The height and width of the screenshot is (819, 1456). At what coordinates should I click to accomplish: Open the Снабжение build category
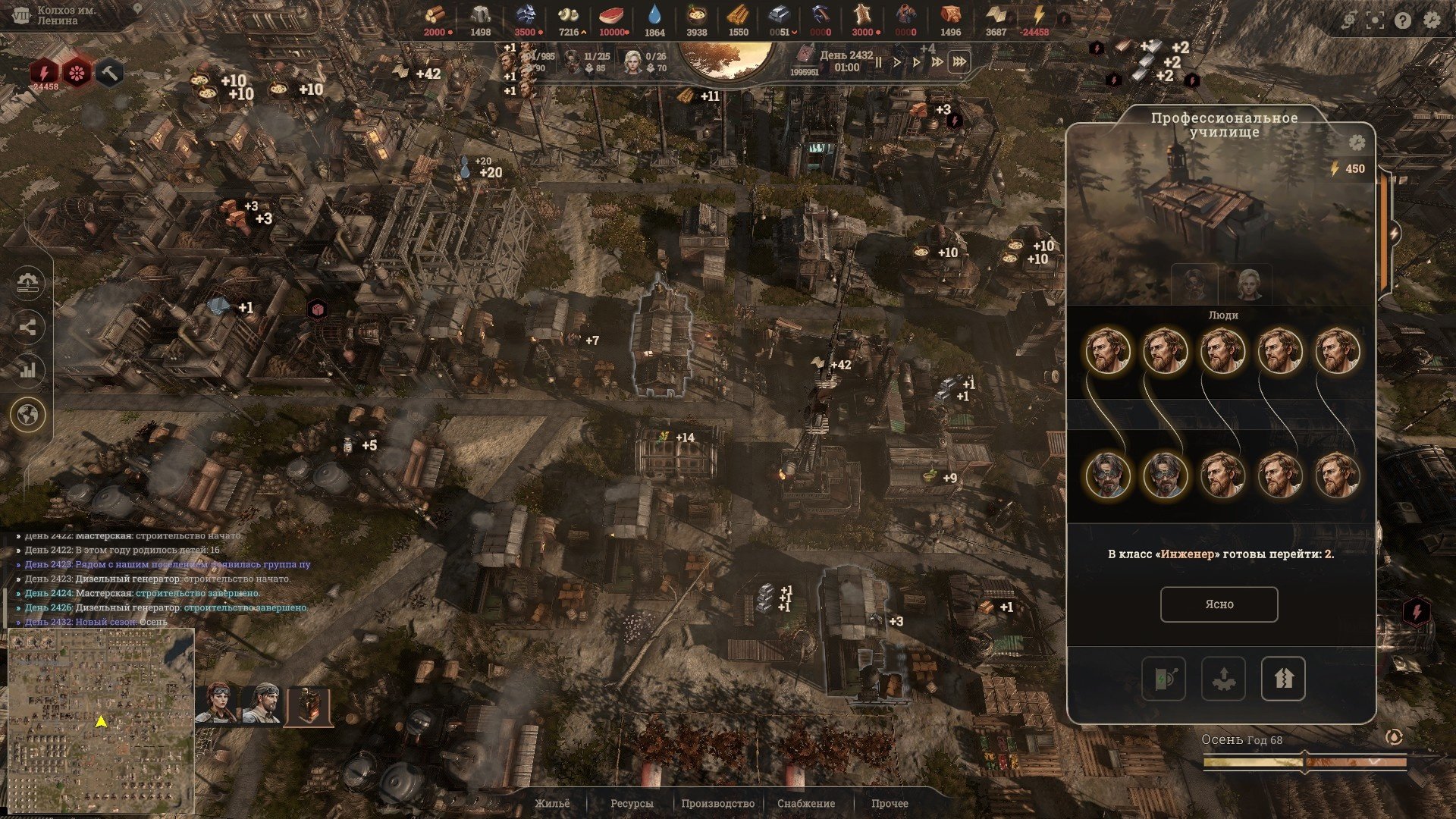806,803
